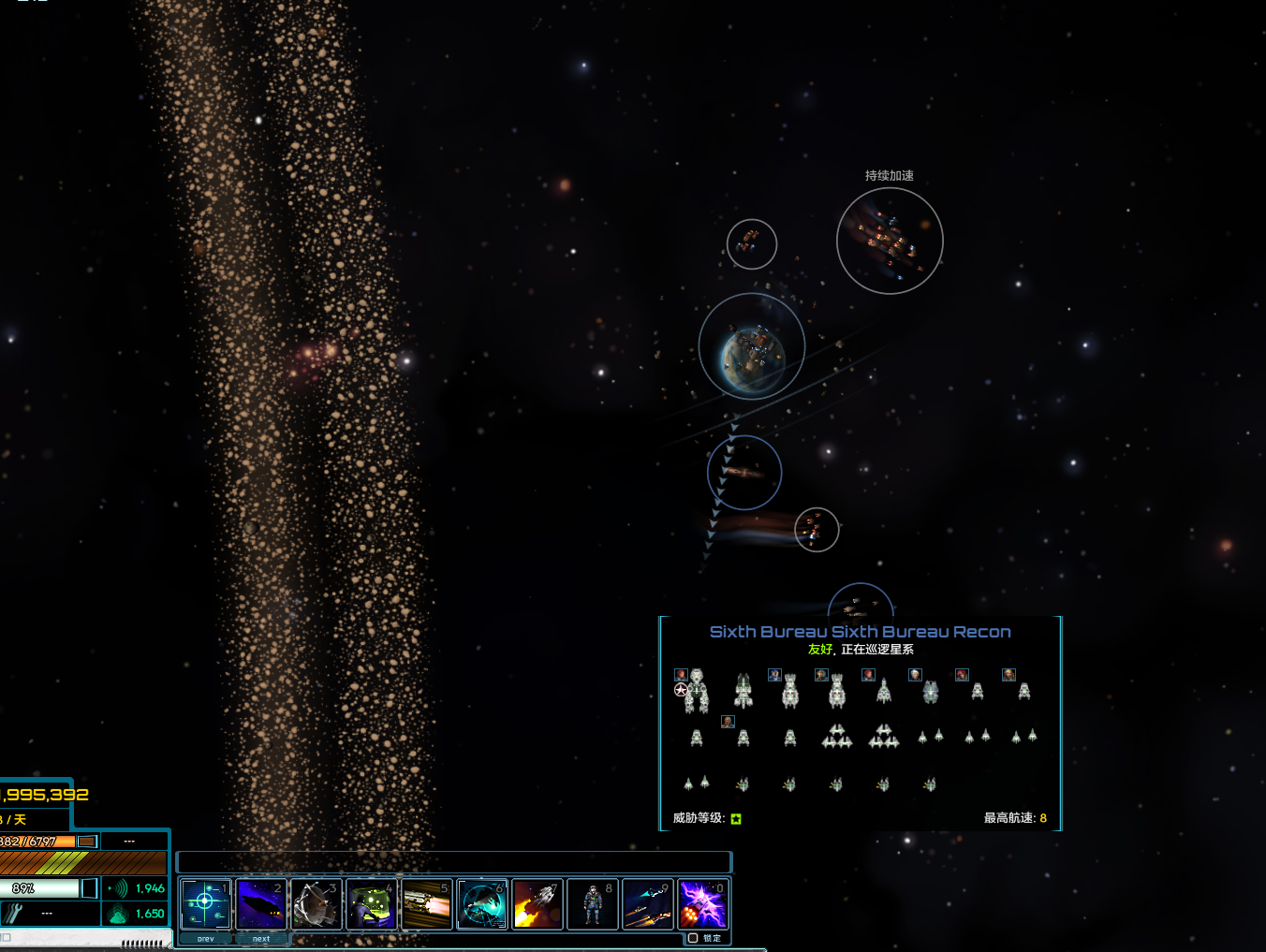Activate the green crosshair ability in slot 1

pos(205,903)
